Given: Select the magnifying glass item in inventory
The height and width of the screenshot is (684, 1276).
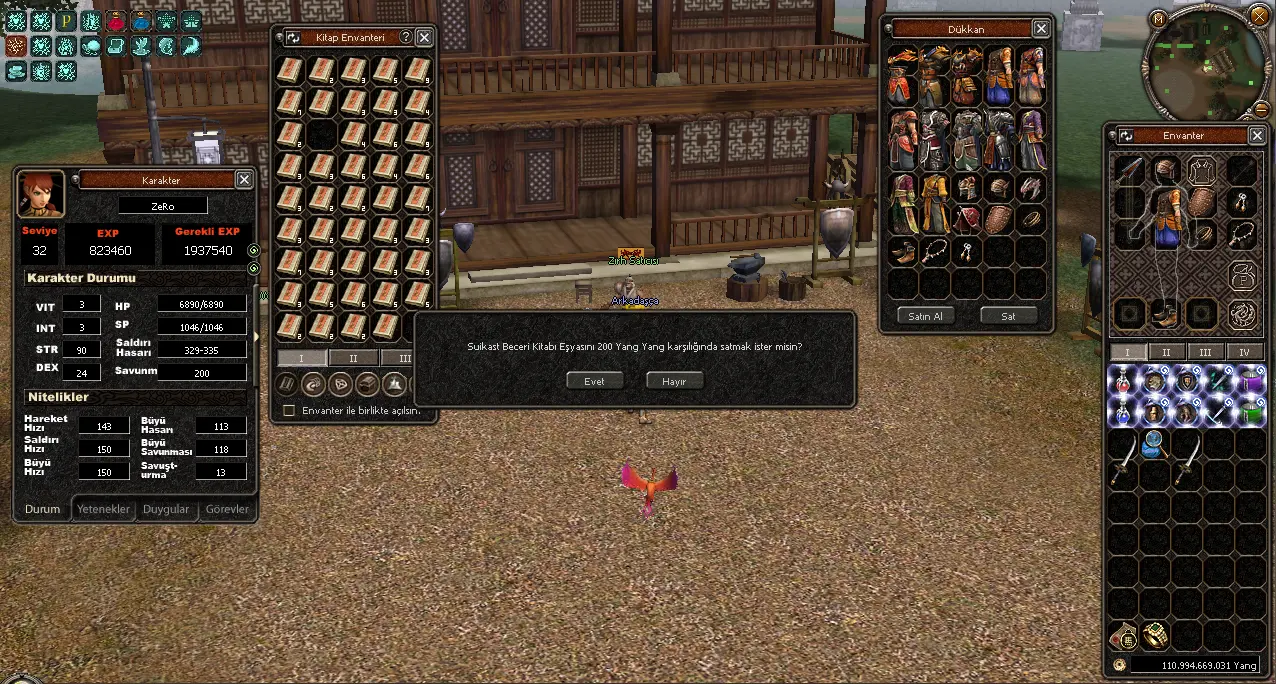Looking at the screenshot, I should [x=1154, y=444].
